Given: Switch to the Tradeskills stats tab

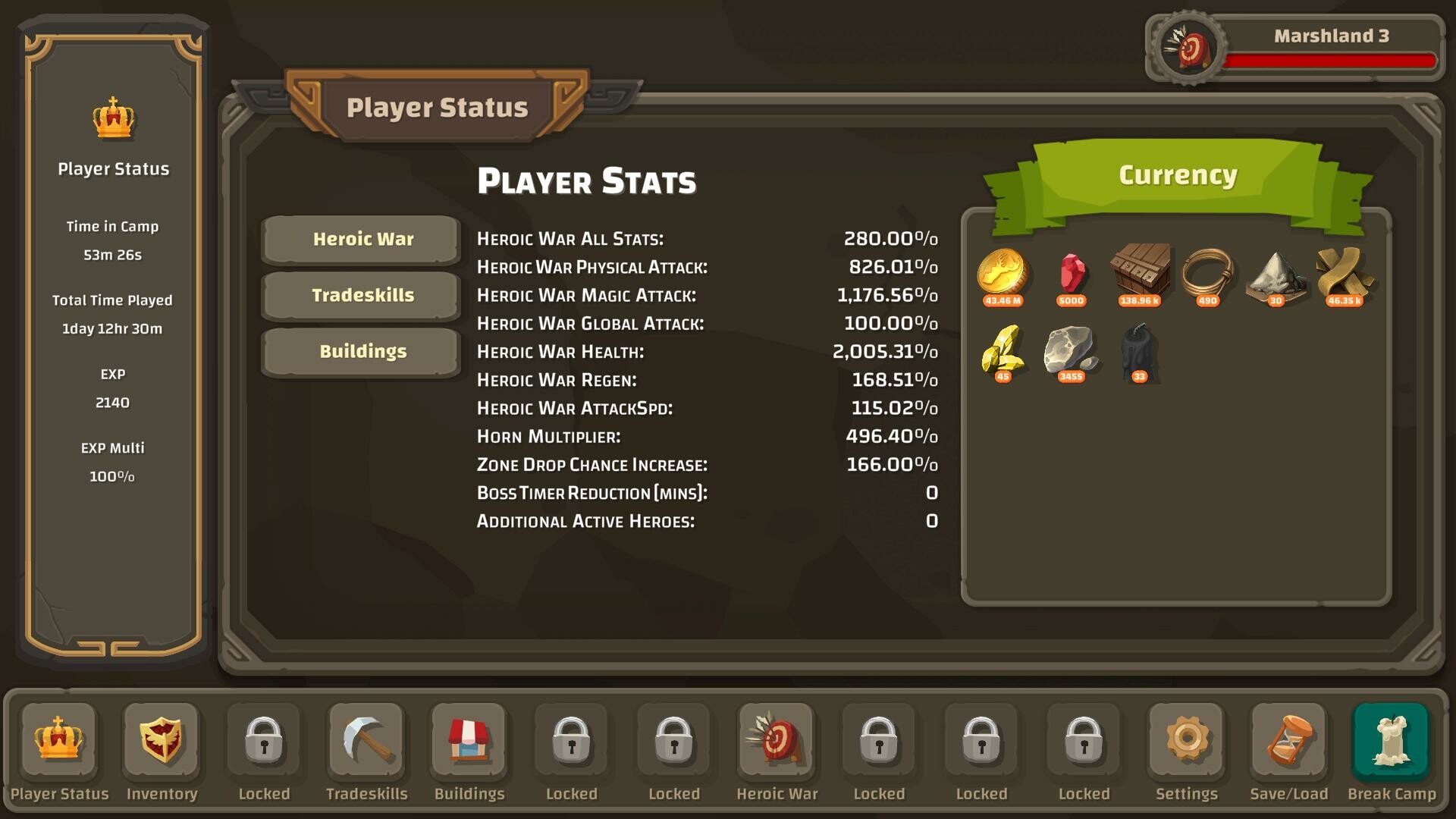Looking at the screenshot, I should [x=360, y=296].
